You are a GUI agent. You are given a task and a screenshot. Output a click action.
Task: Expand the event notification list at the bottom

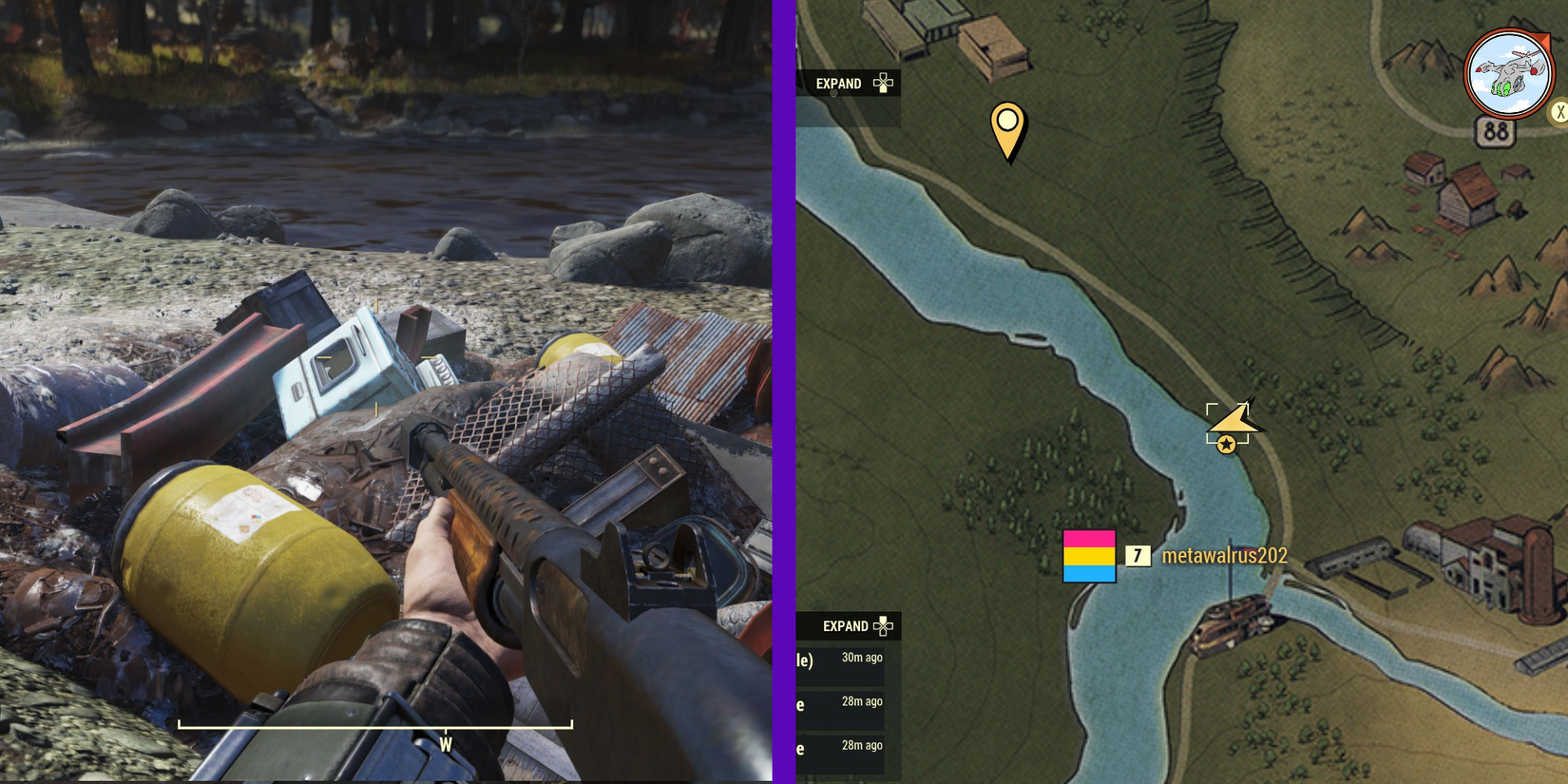point(846,626)
